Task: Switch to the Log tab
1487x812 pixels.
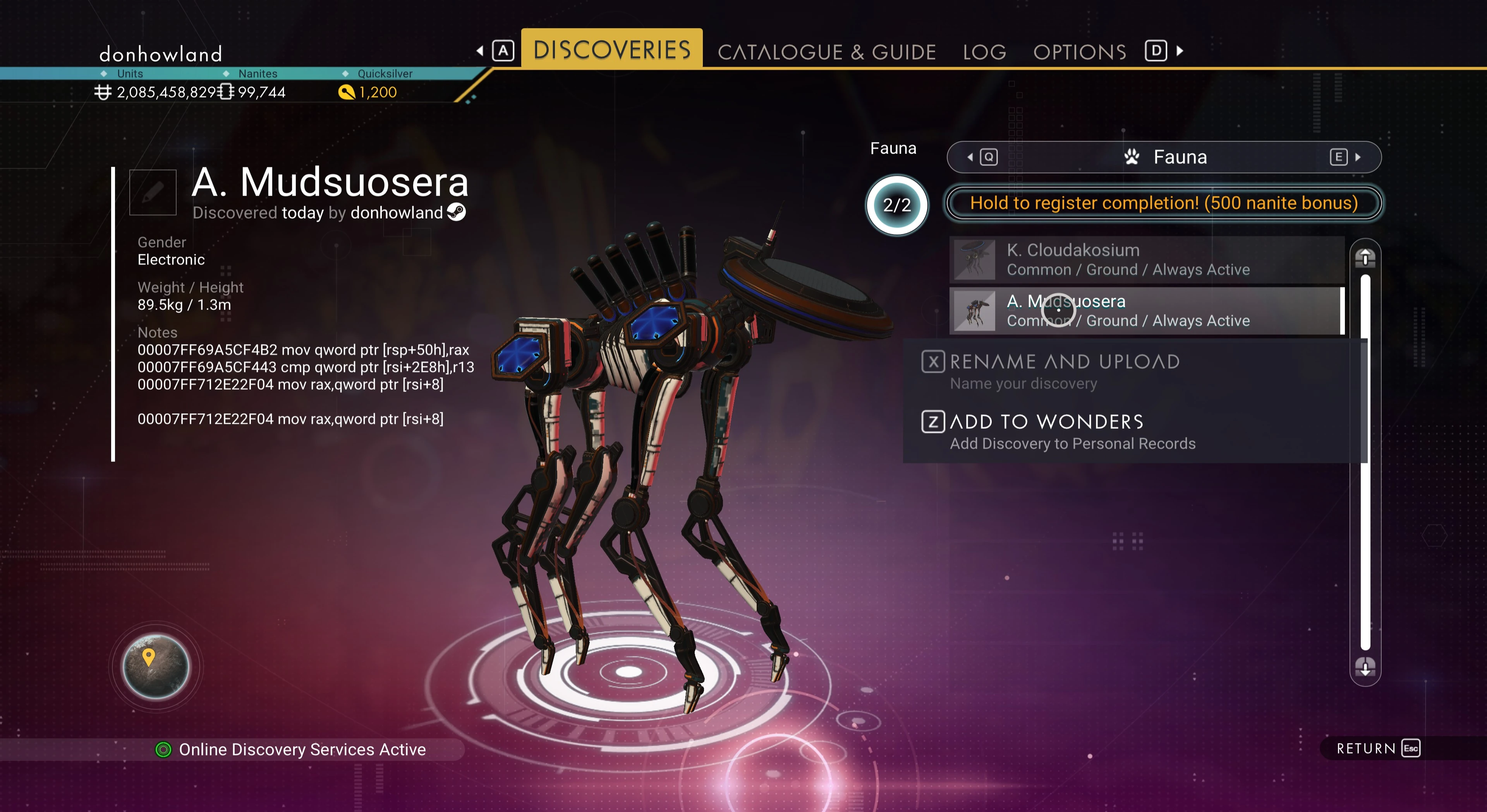Action: [984, 52]
